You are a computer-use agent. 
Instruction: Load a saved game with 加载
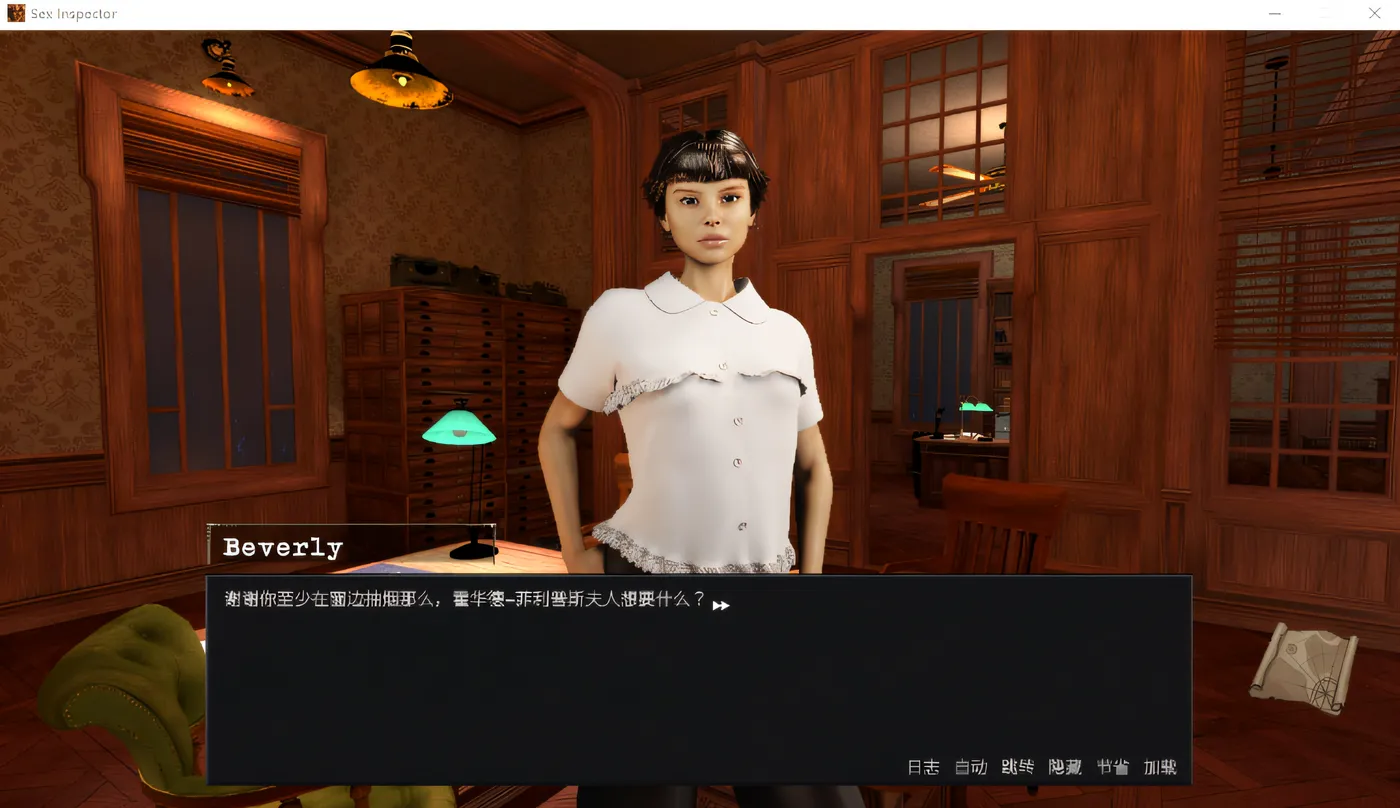click(1159, 767)
